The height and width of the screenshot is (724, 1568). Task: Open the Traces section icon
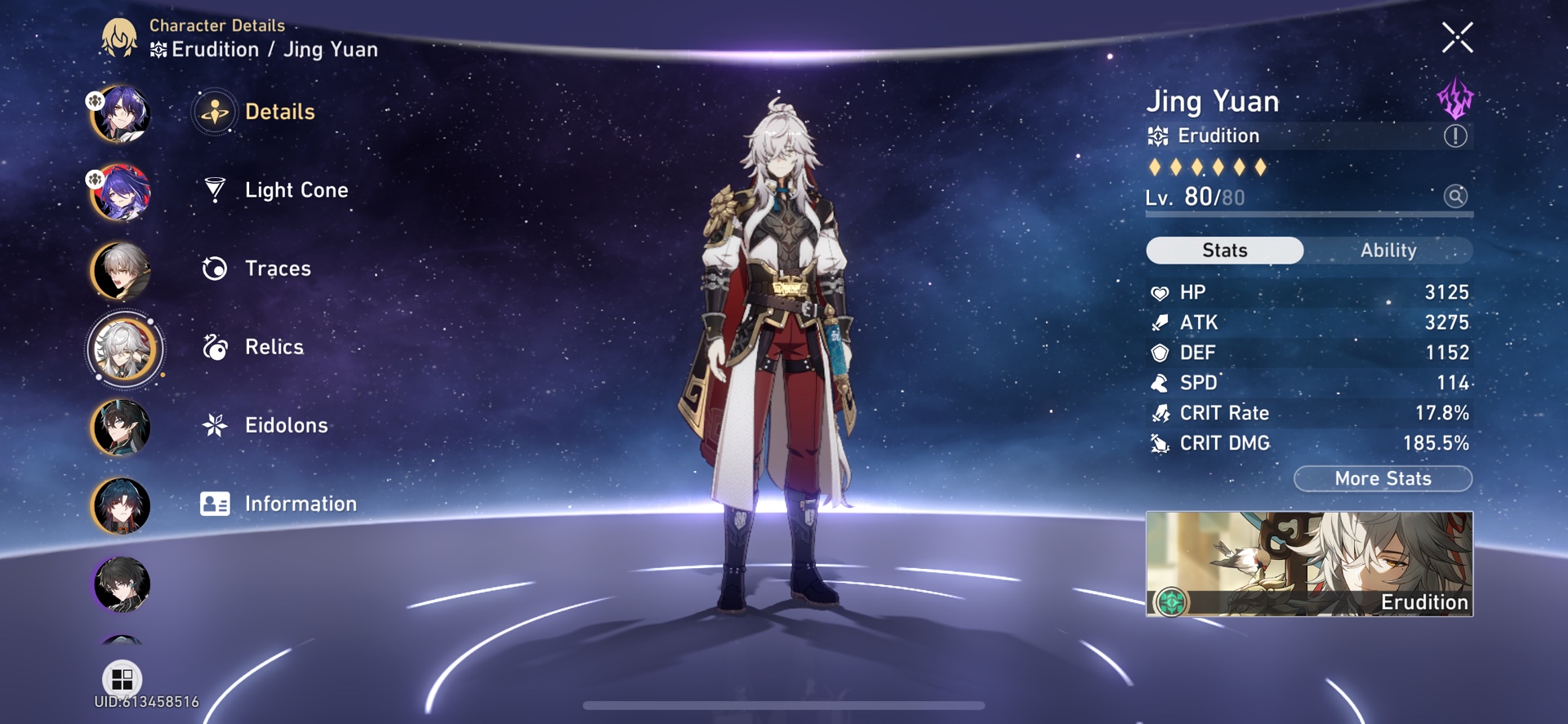pos(214,269)
